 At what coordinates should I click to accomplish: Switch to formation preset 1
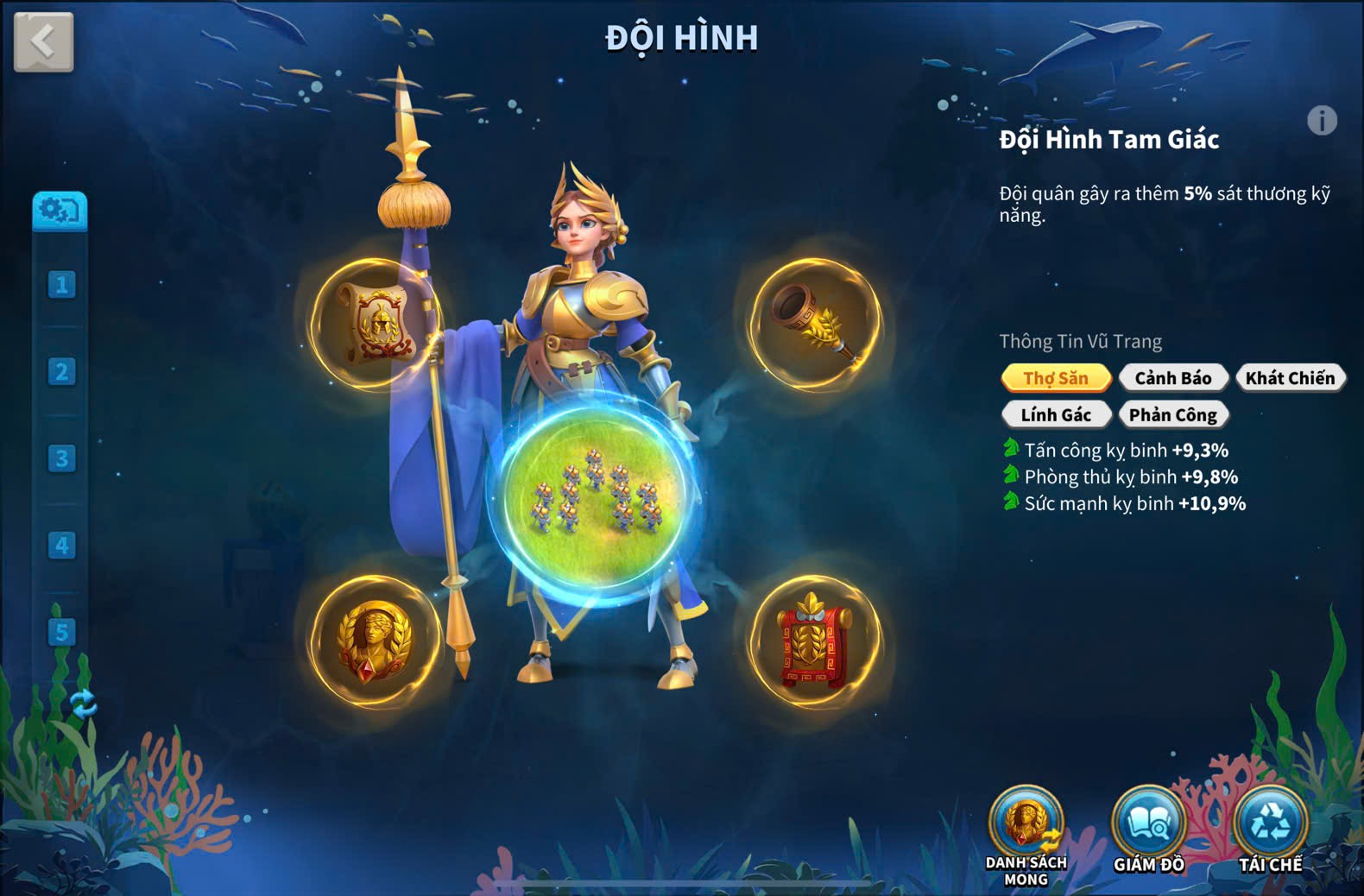click(x=61, y=285)
